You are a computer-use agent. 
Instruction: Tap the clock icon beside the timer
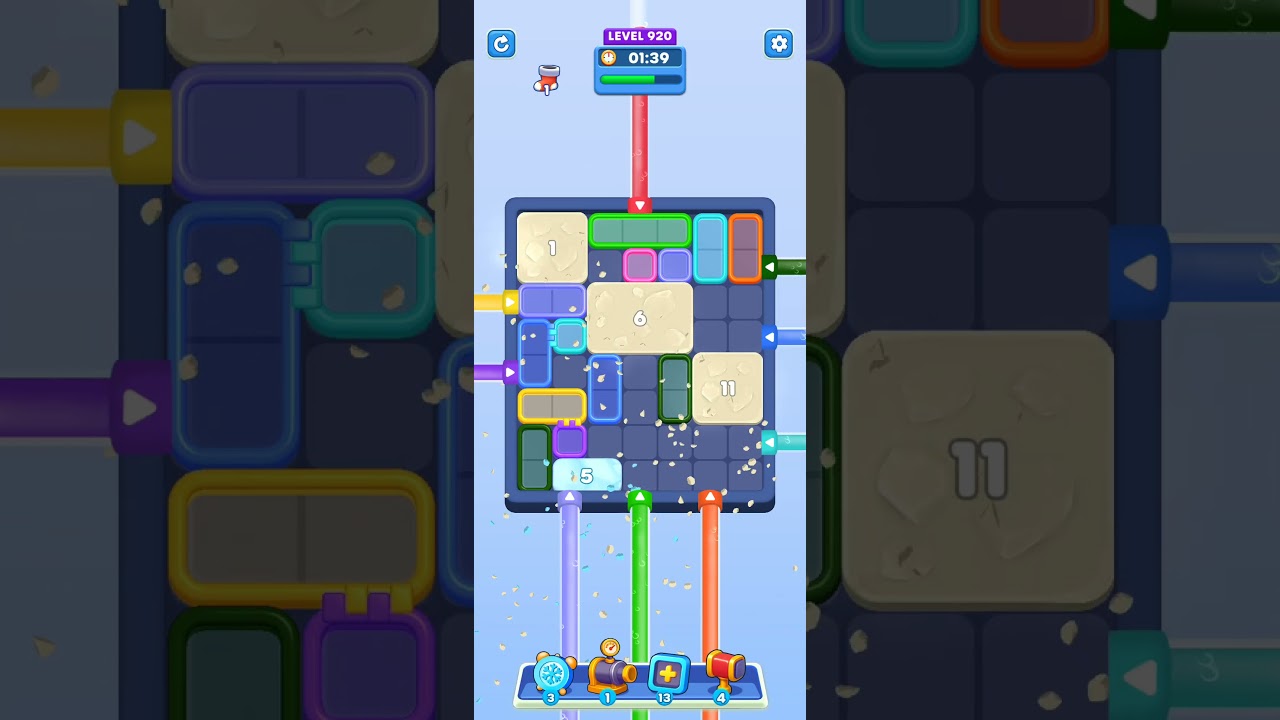pos(611,58)
